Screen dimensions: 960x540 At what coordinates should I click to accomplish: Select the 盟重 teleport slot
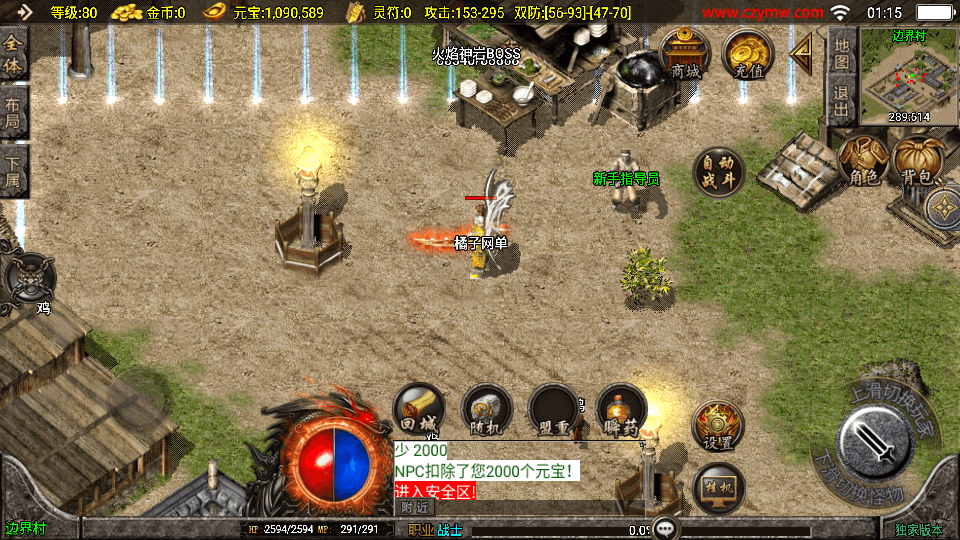554,410
